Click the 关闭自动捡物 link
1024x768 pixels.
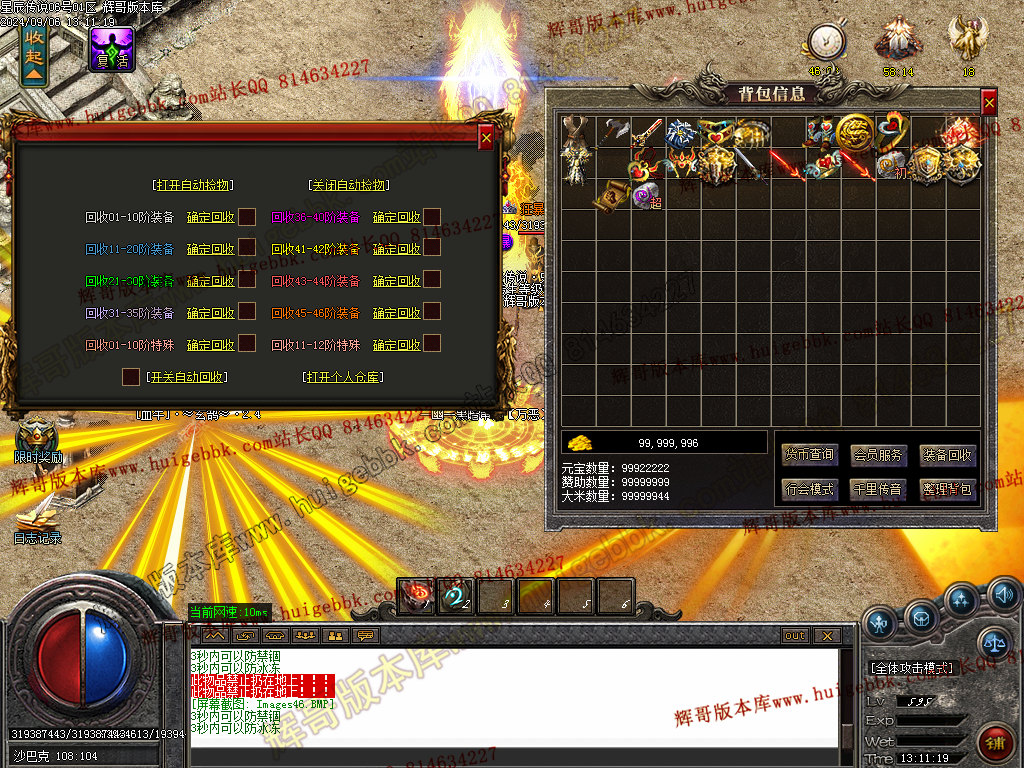point(349,185)
